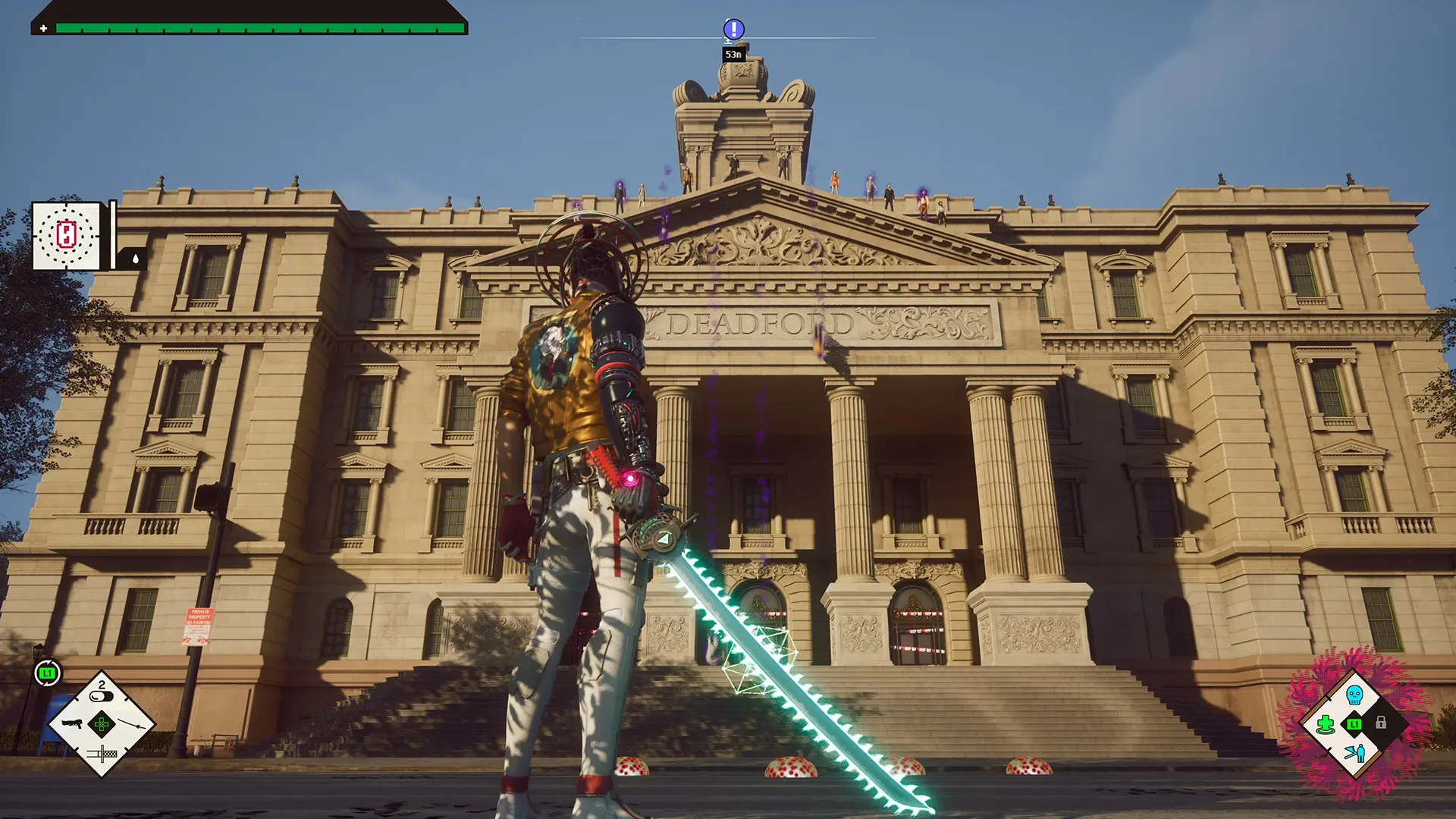Use the green cross healing ability
The height and width of the screenshot is (819, 1456).
point(1326,723)
